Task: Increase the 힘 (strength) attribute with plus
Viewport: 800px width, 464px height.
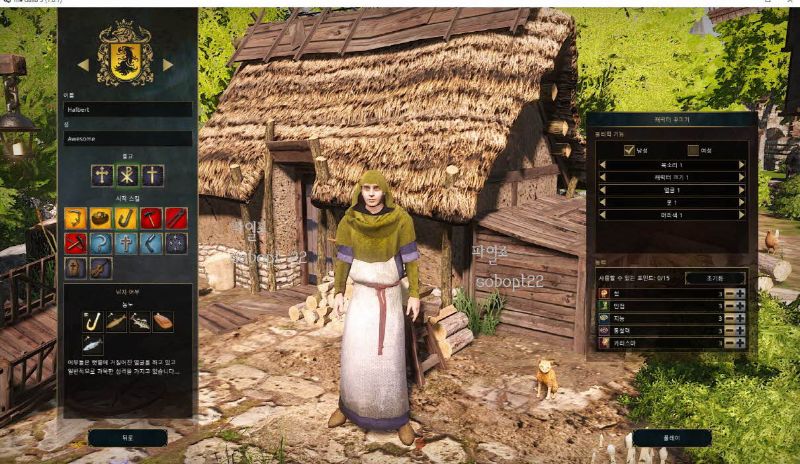Action: click(740, 293)
